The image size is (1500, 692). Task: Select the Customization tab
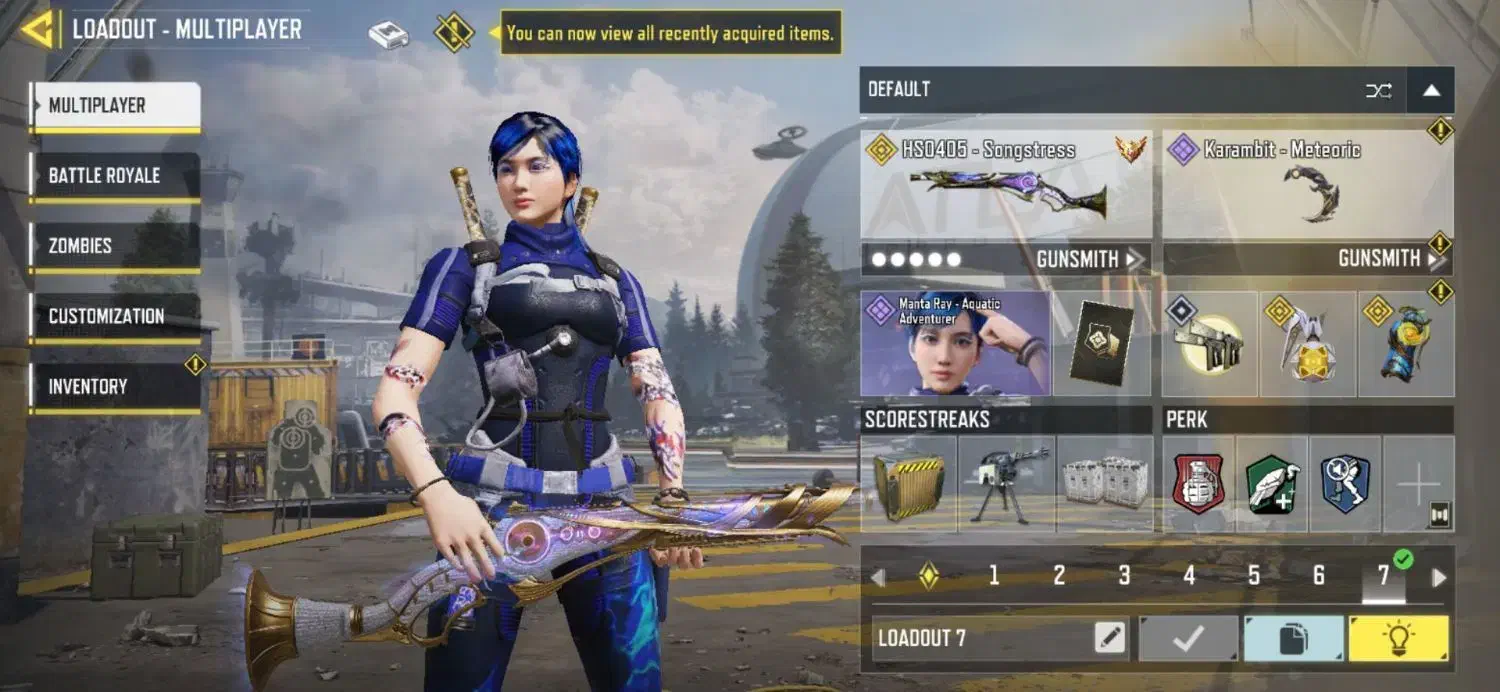point(115,316)
